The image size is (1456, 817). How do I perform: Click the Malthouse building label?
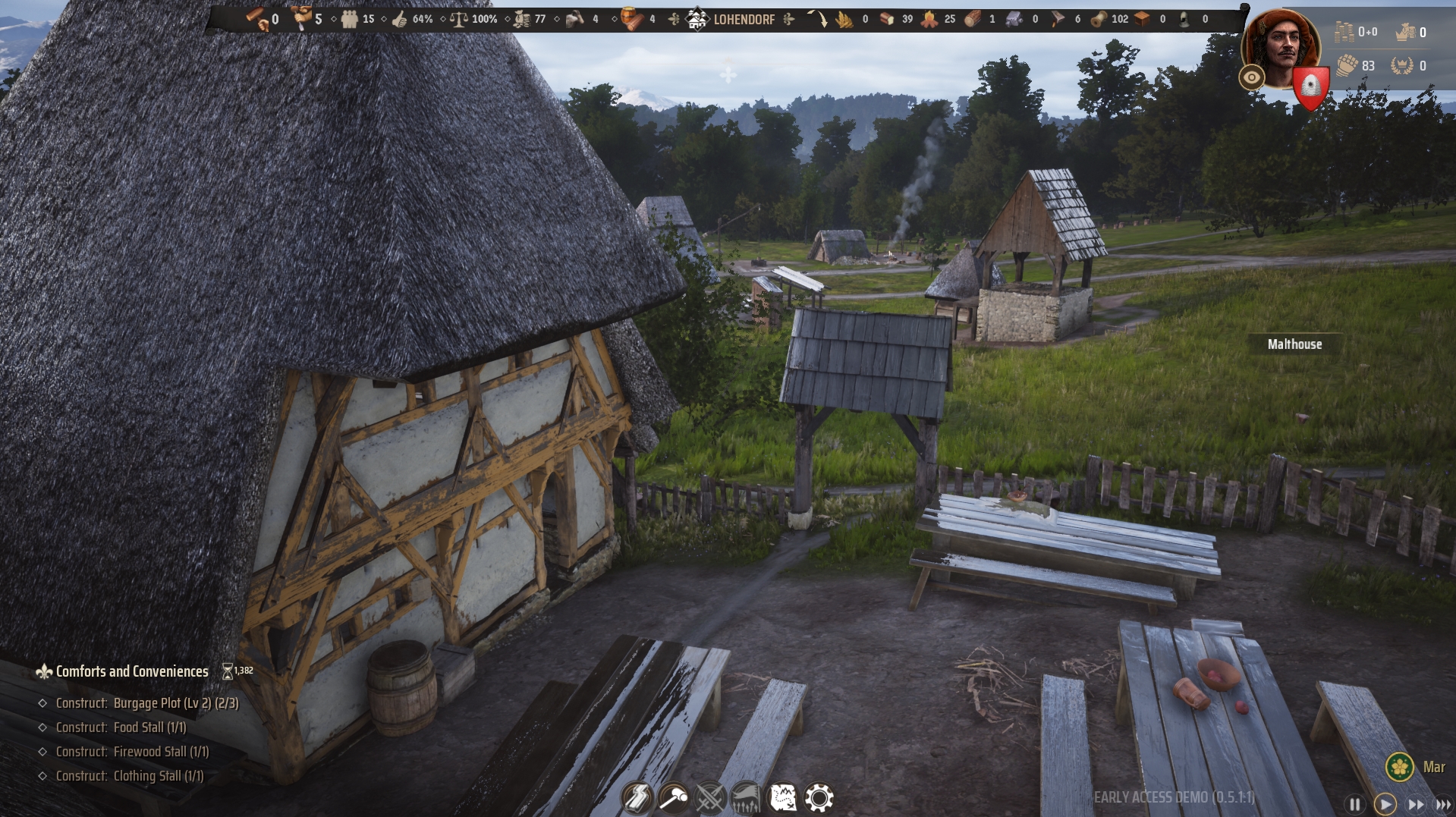click(1293, 344)
